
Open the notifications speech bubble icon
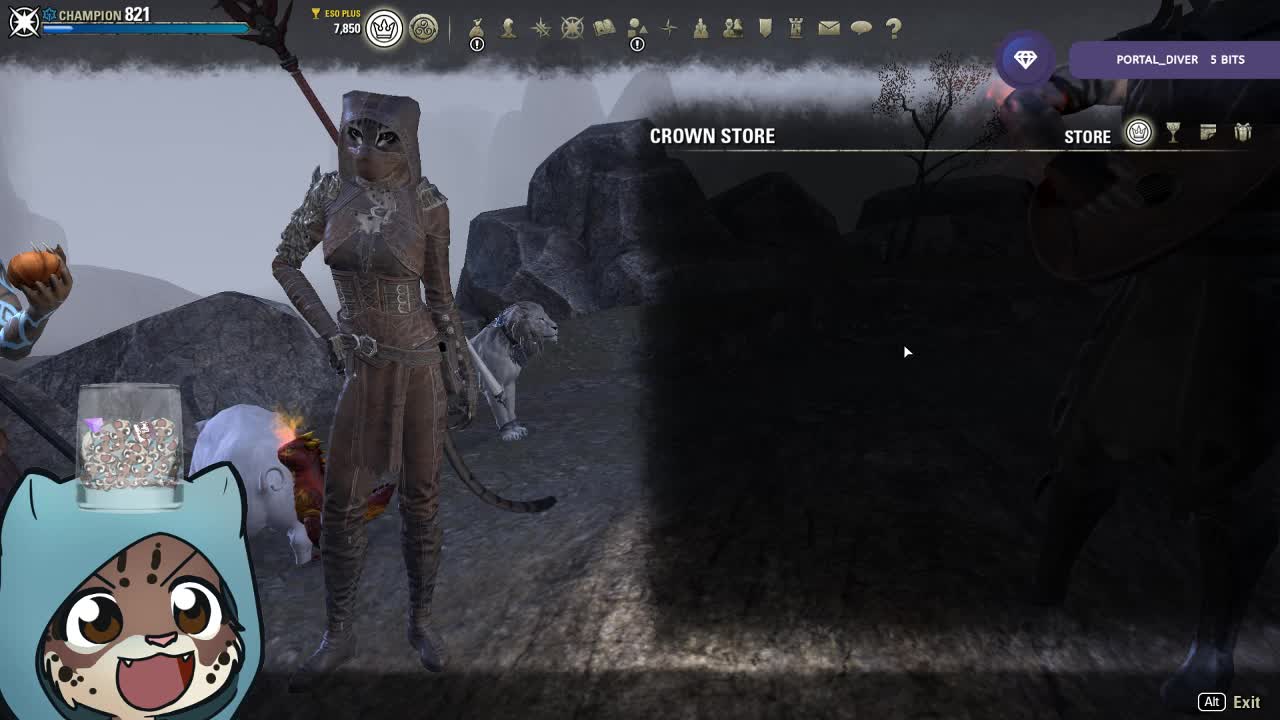tap(861, 28)
